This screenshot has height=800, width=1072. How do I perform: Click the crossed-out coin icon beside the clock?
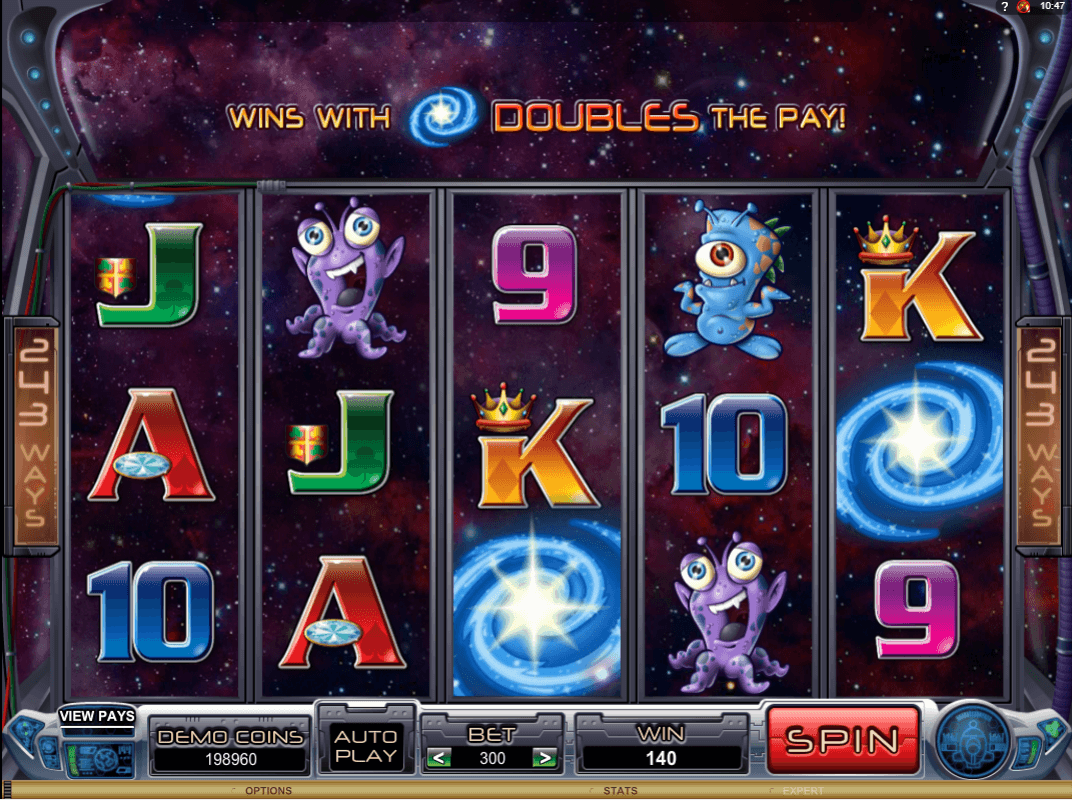[1023, 6]
